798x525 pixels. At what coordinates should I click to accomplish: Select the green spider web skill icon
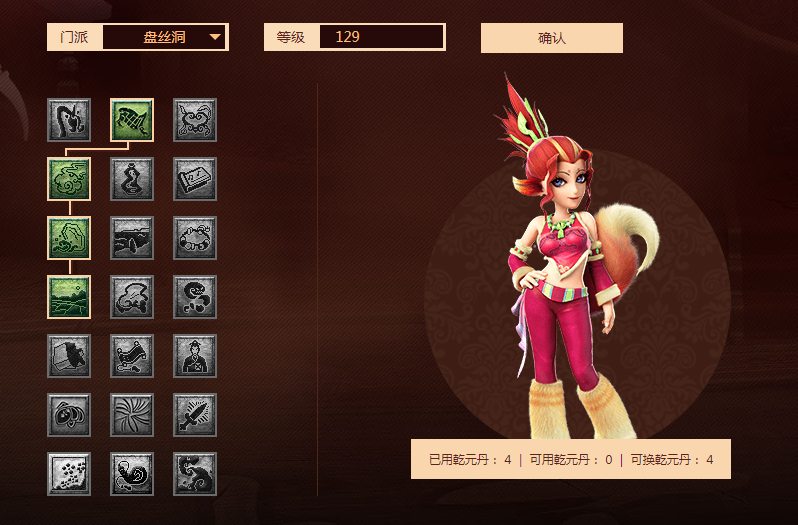(x=132, y=120)
